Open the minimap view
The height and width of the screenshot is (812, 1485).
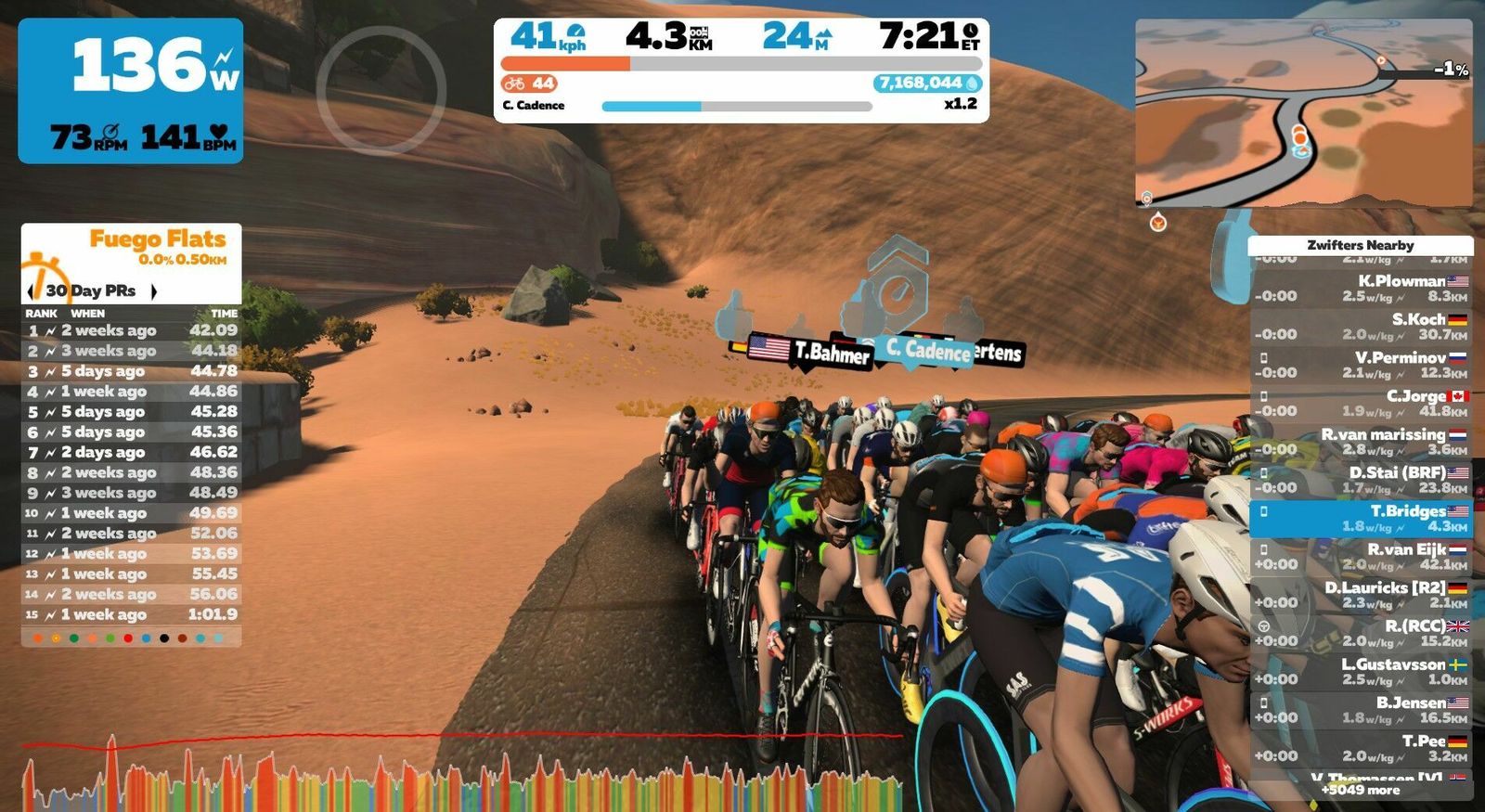pyautogui.click(x=1303, y=111)
